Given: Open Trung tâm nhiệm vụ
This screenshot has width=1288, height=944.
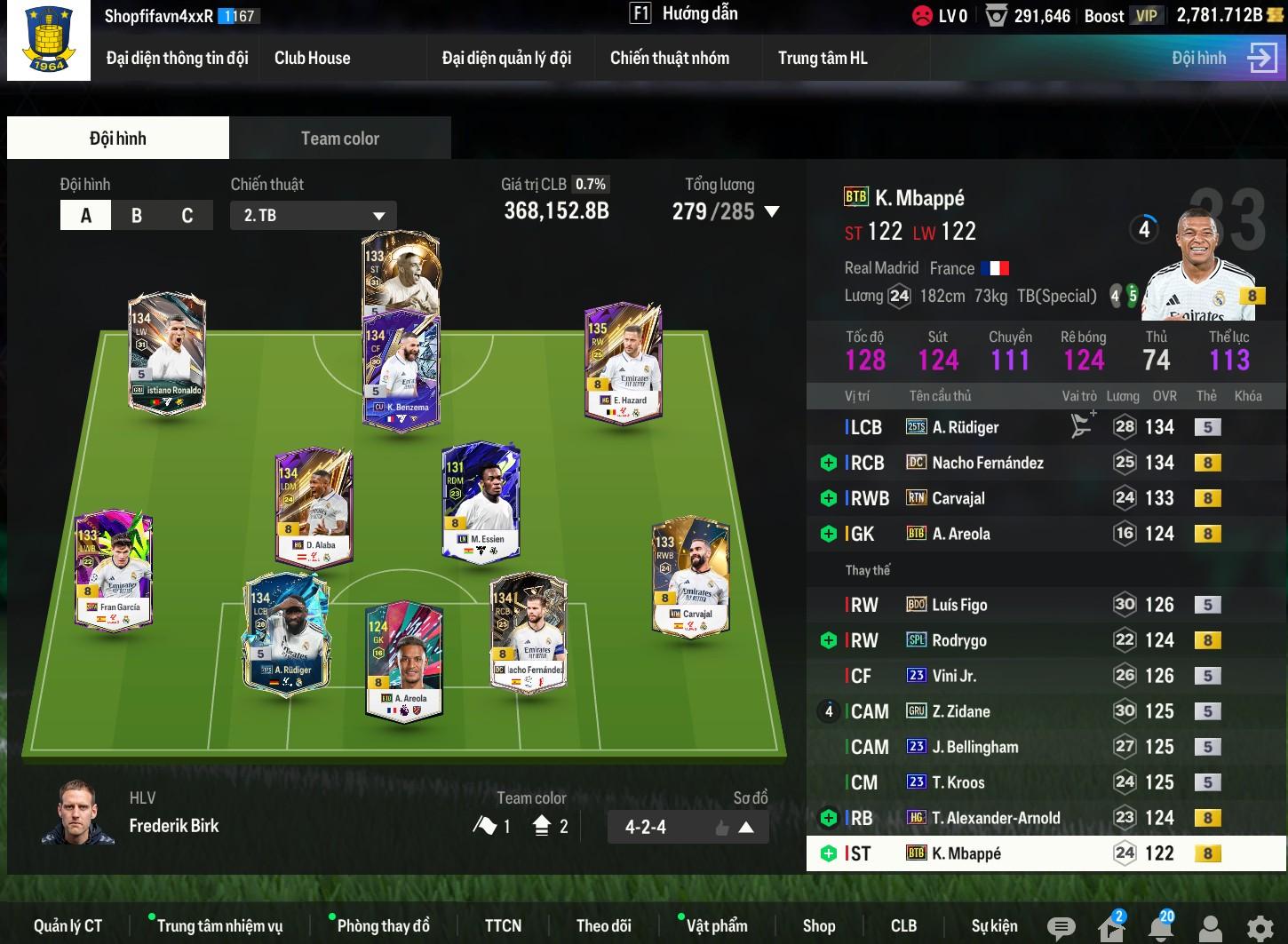Looking at the screenshot, I should 219,926.
